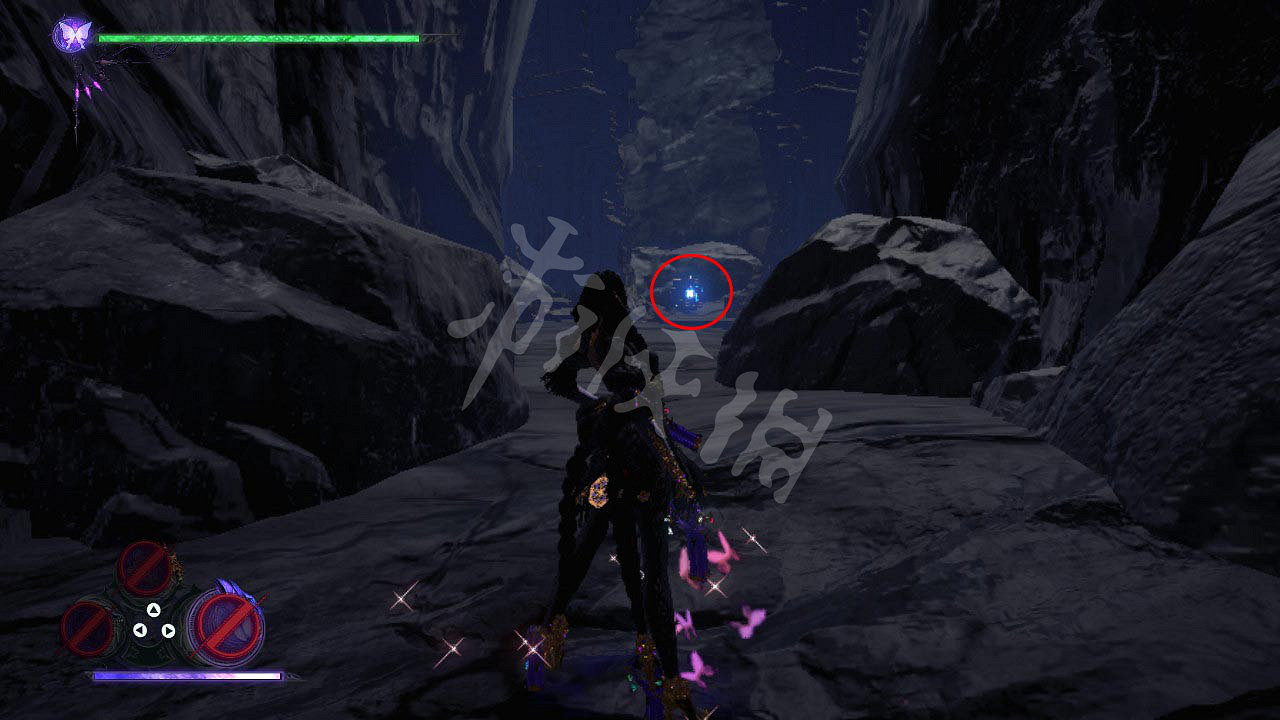Click the red prohibition sign on top slot
Screen dimensions: 1280x720
pos(142,569)
